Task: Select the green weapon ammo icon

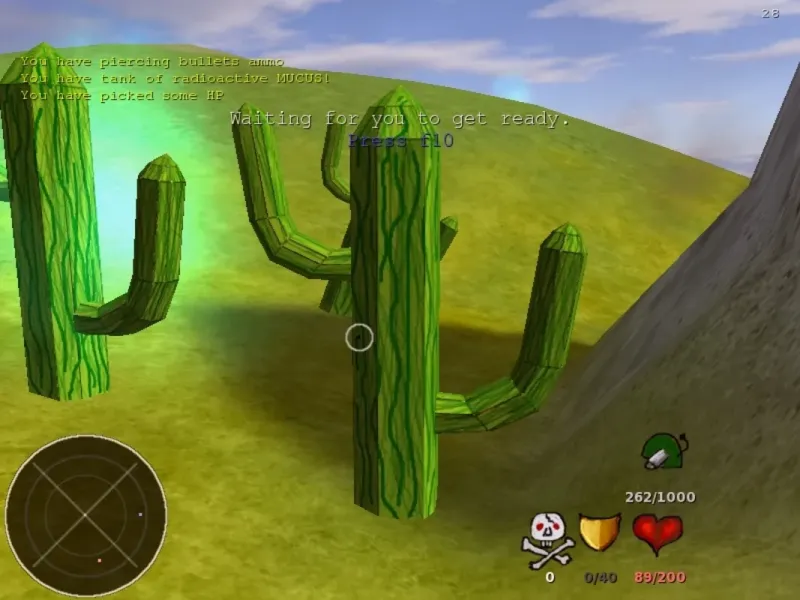Action: [662, 452]
